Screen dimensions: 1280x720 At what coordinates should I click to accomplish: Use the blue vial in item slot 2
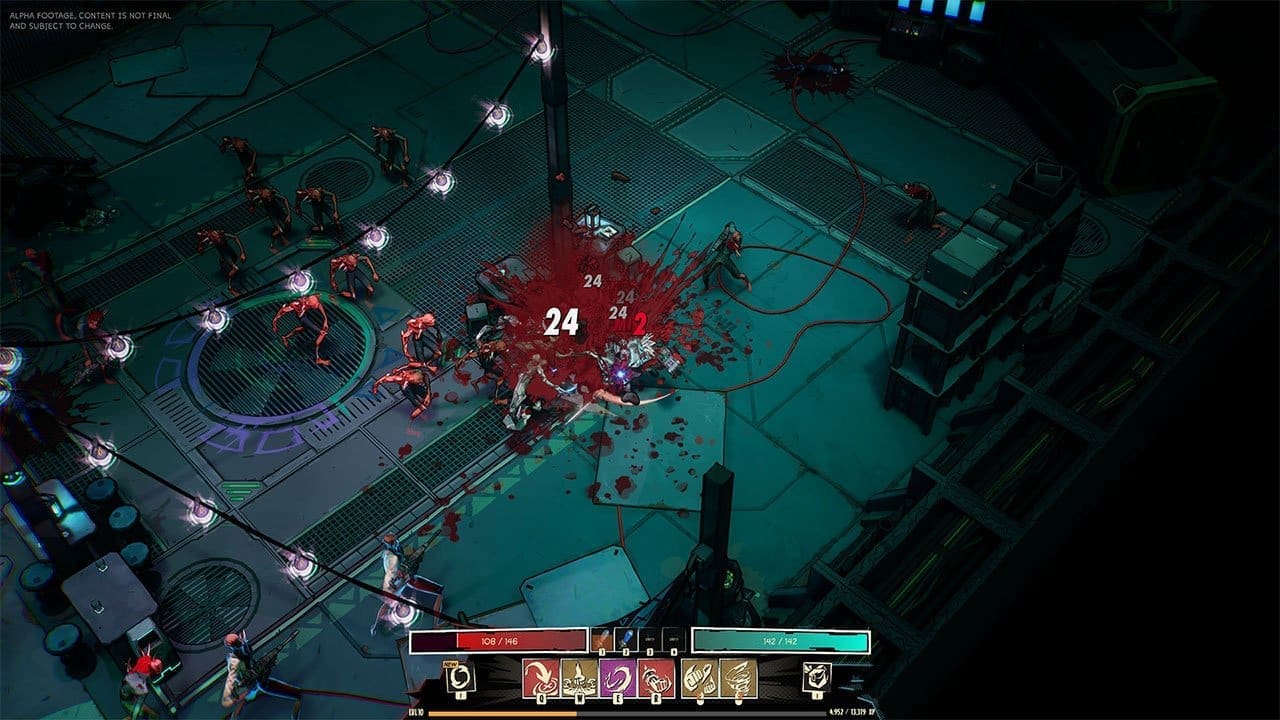coord(626,638)
